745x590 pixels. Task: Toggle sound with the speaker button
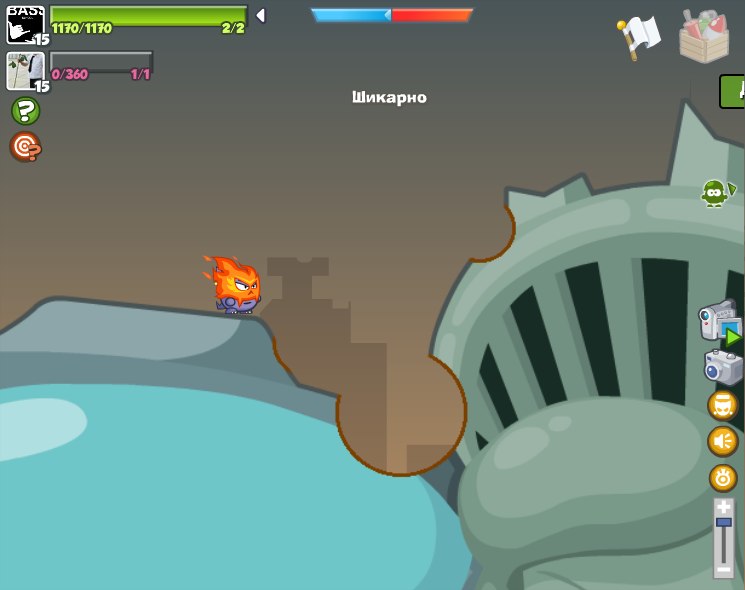(x=723, y=441)
